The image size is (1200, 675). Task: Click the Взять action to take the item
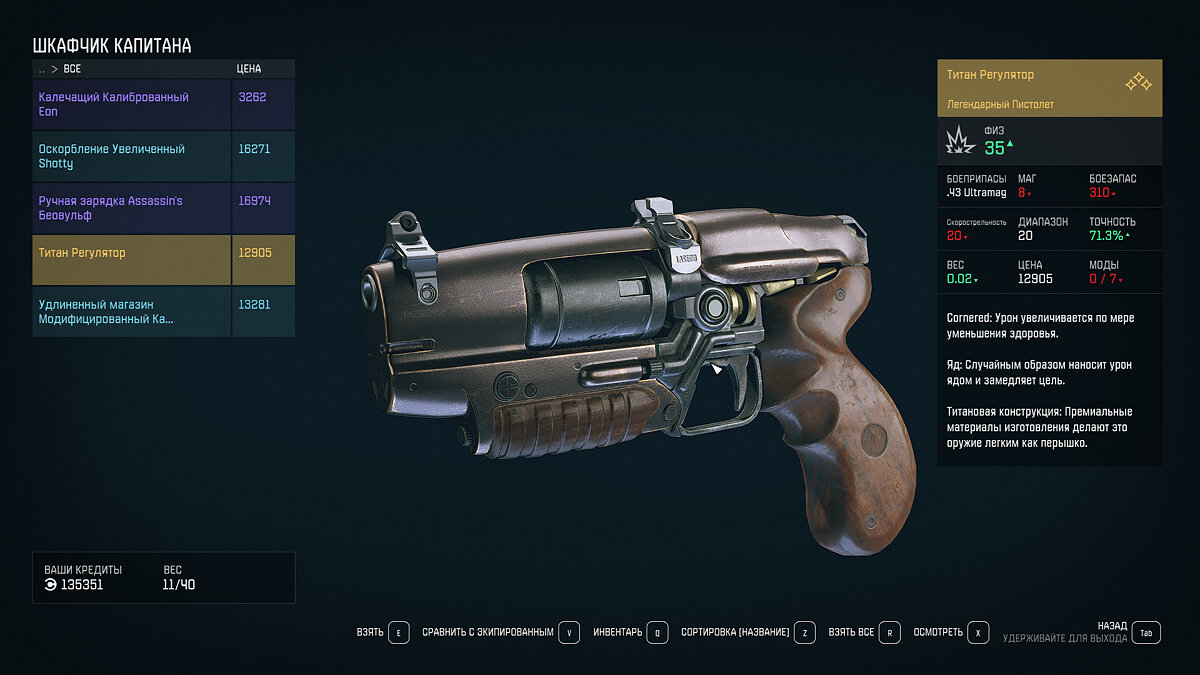[x=382, y=633]
